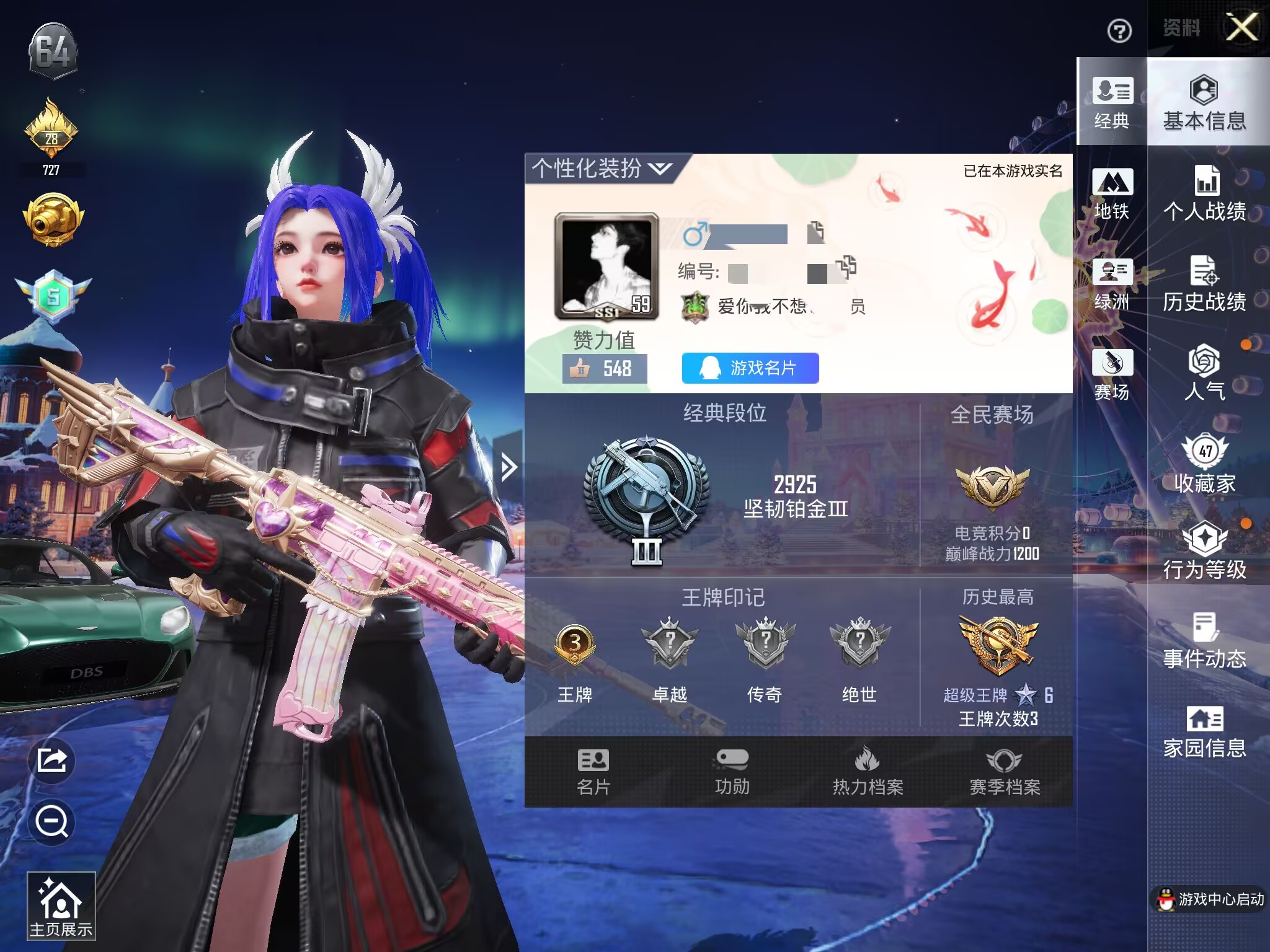Like the profile via 548 thumbs-up
The image size is (1270, 952).
(604, 369)
